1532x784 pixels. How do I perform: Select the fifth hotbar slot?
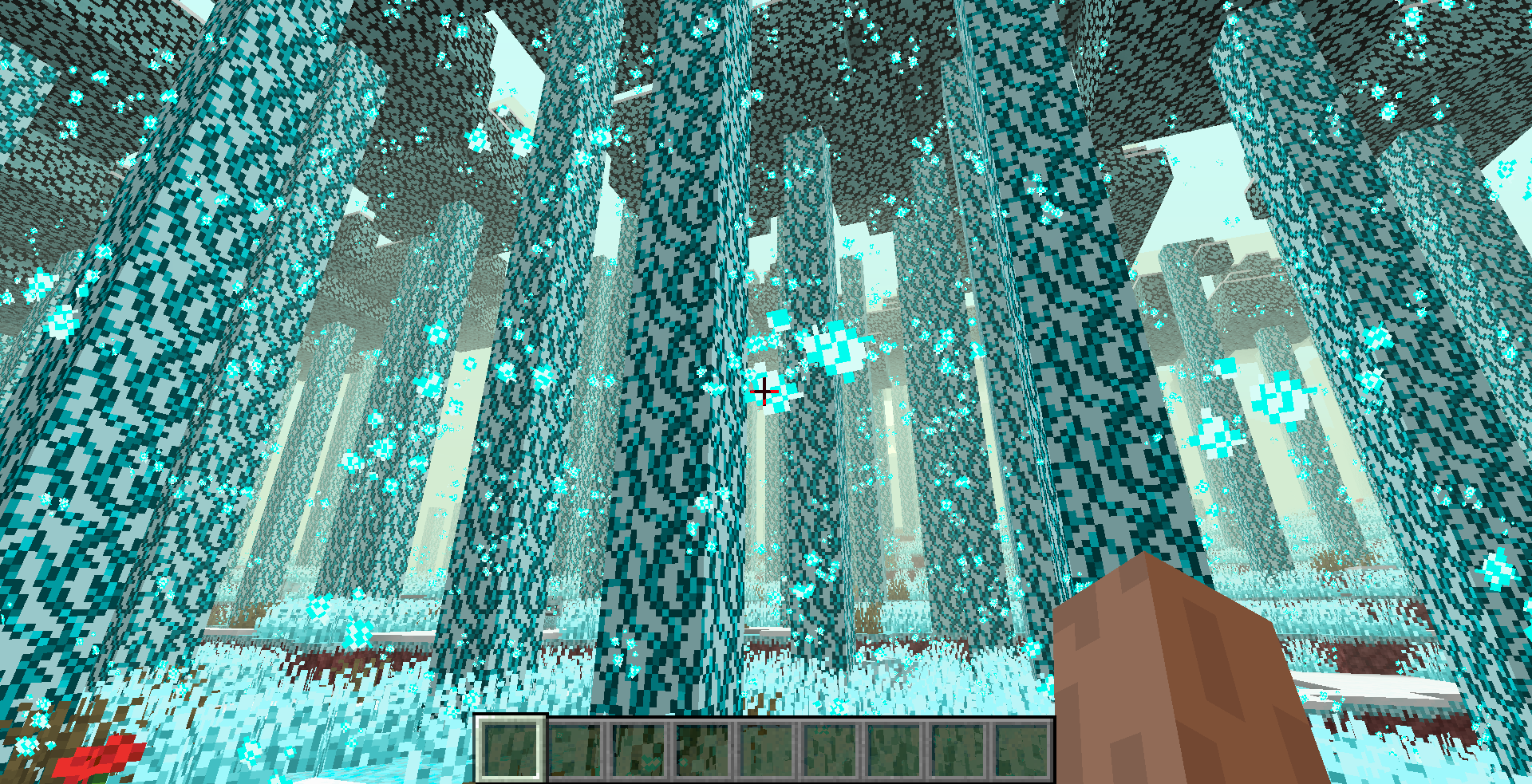767,750
